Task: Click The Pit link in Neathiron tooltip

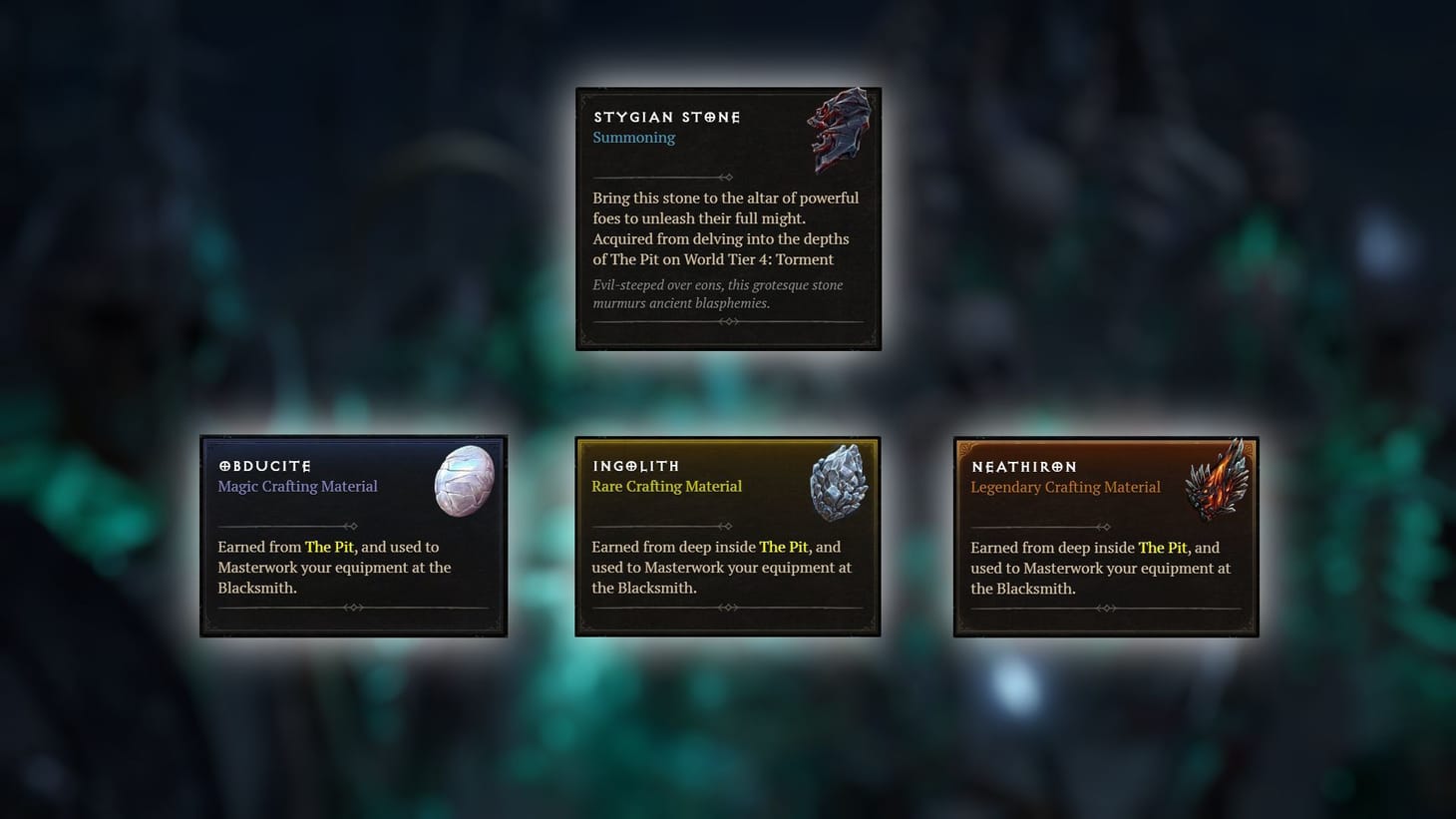Action: [1163, 547]
